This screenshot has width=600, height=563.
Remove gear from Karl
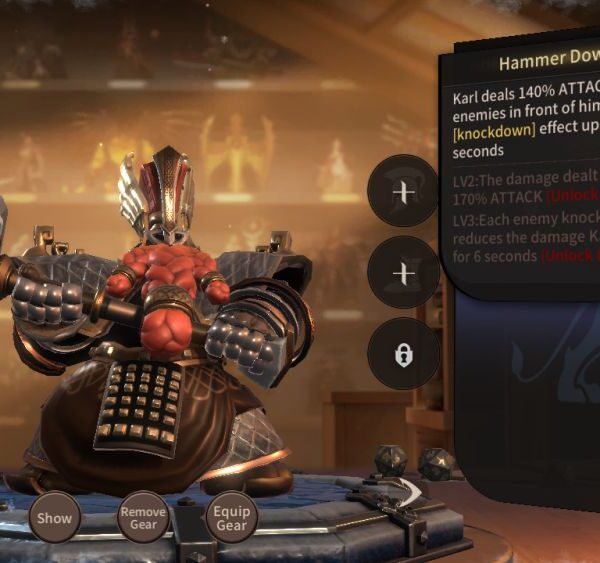pyautogui.click(x=143, y=518)
